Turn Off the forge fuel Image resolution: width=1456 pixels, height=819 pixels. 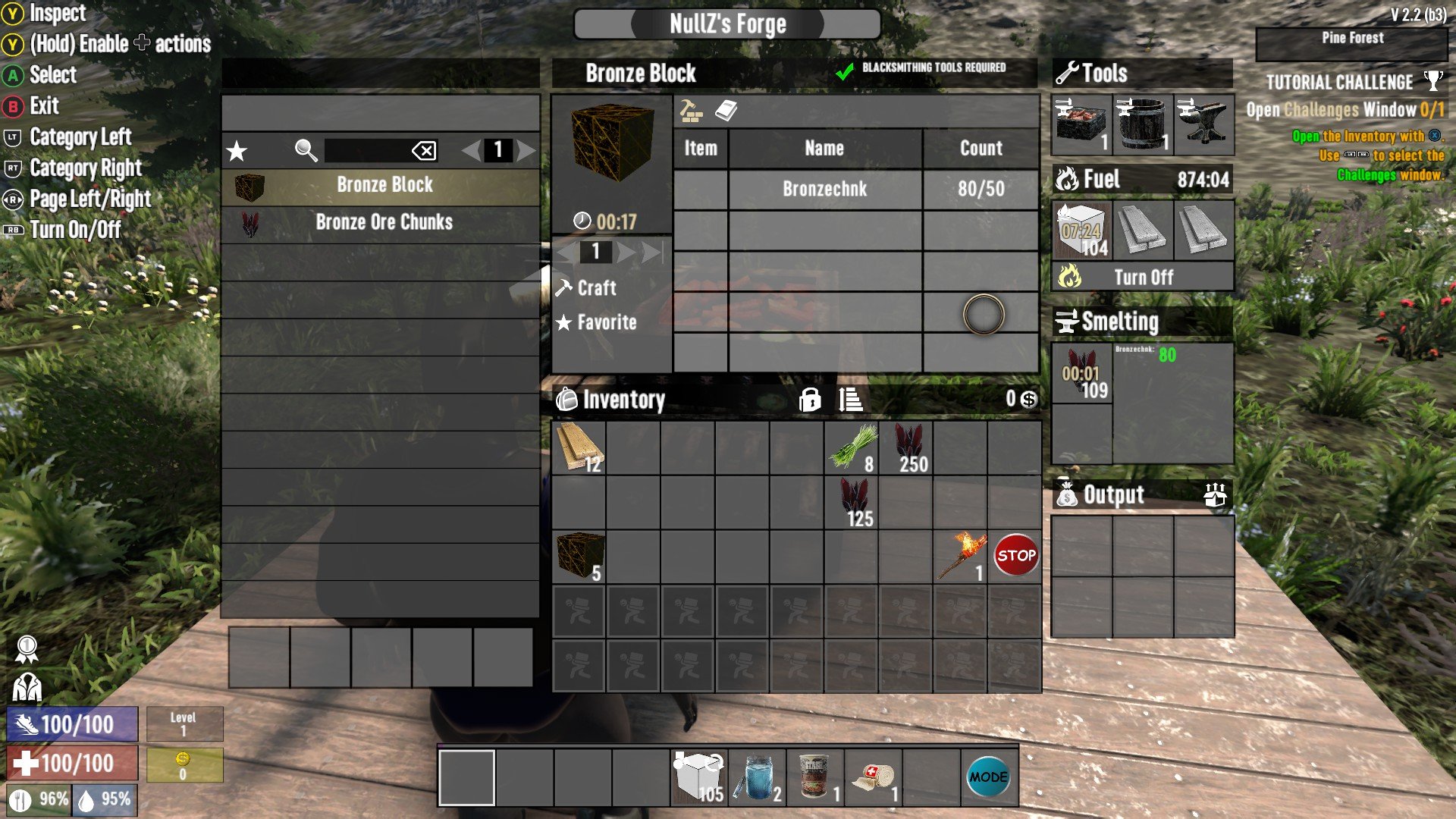point(1143,278)
